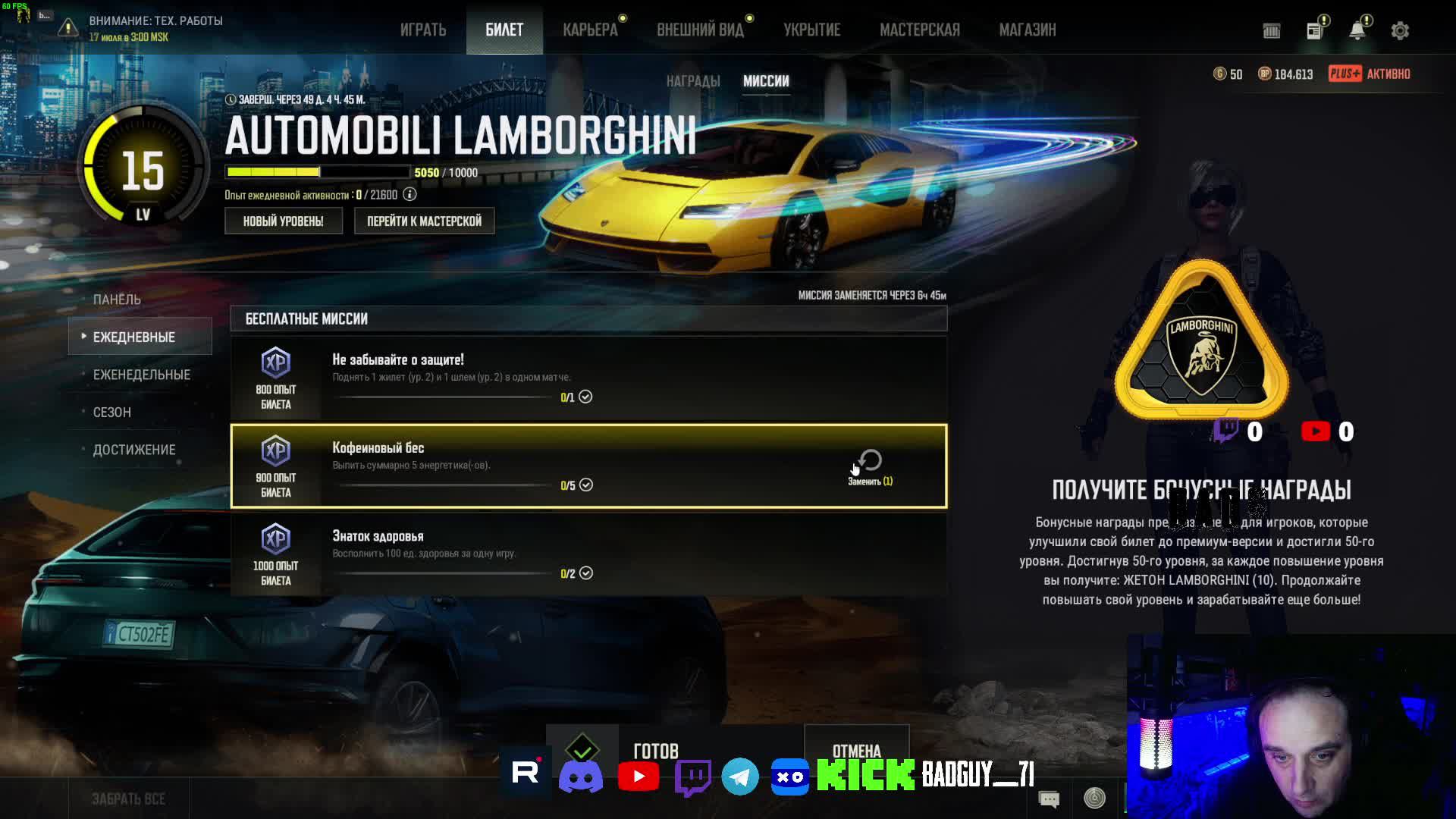
Task: Select the Не забывайте о защите mission
Action: pyautogui.click(x=588, y=378)
